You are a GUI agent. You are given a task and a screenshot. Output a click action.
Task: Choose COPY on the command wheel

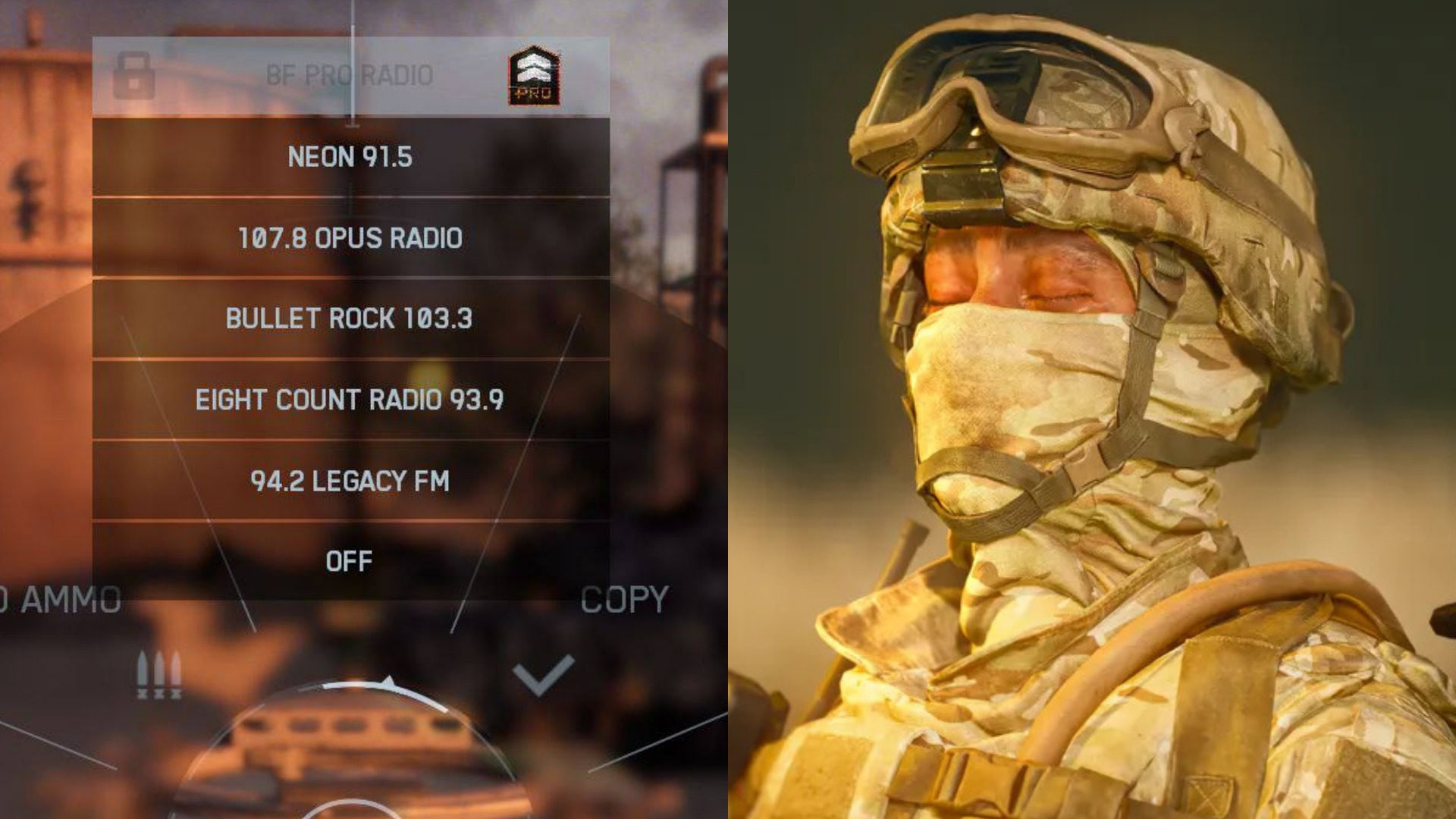coord(624,599)
